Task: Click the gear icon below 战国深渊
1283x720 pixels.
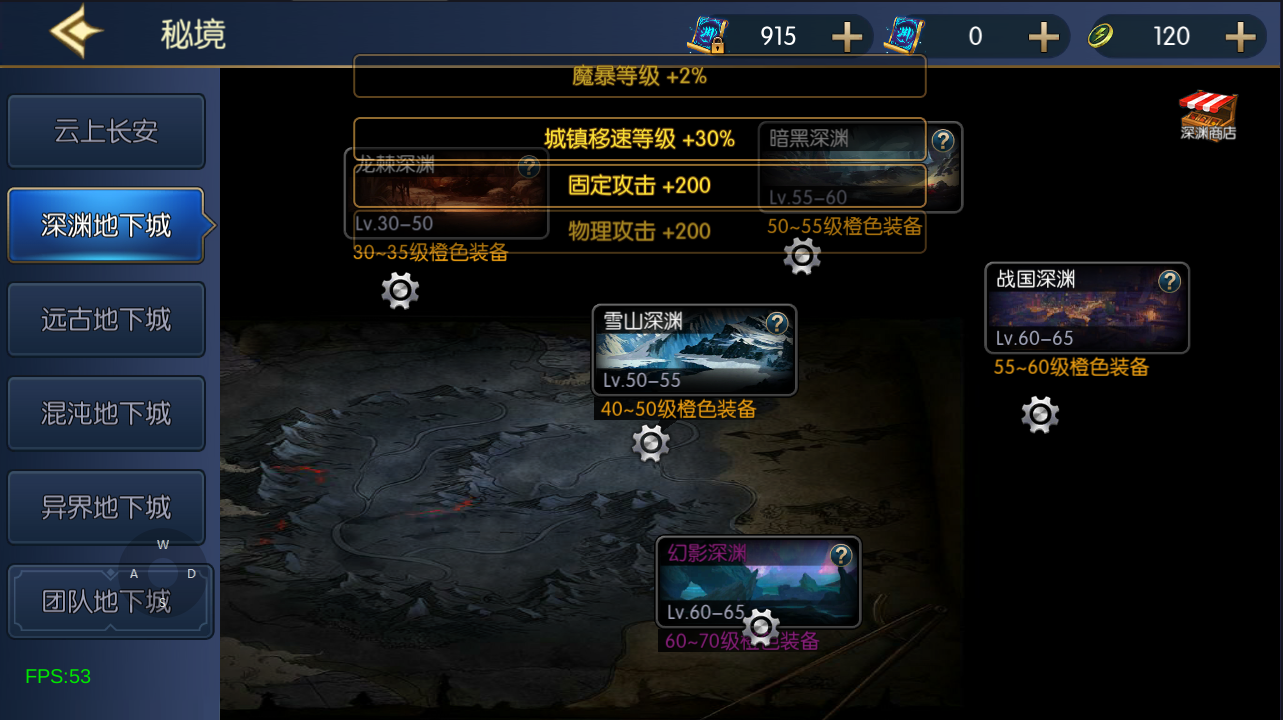Action: tap(1039, 414)
